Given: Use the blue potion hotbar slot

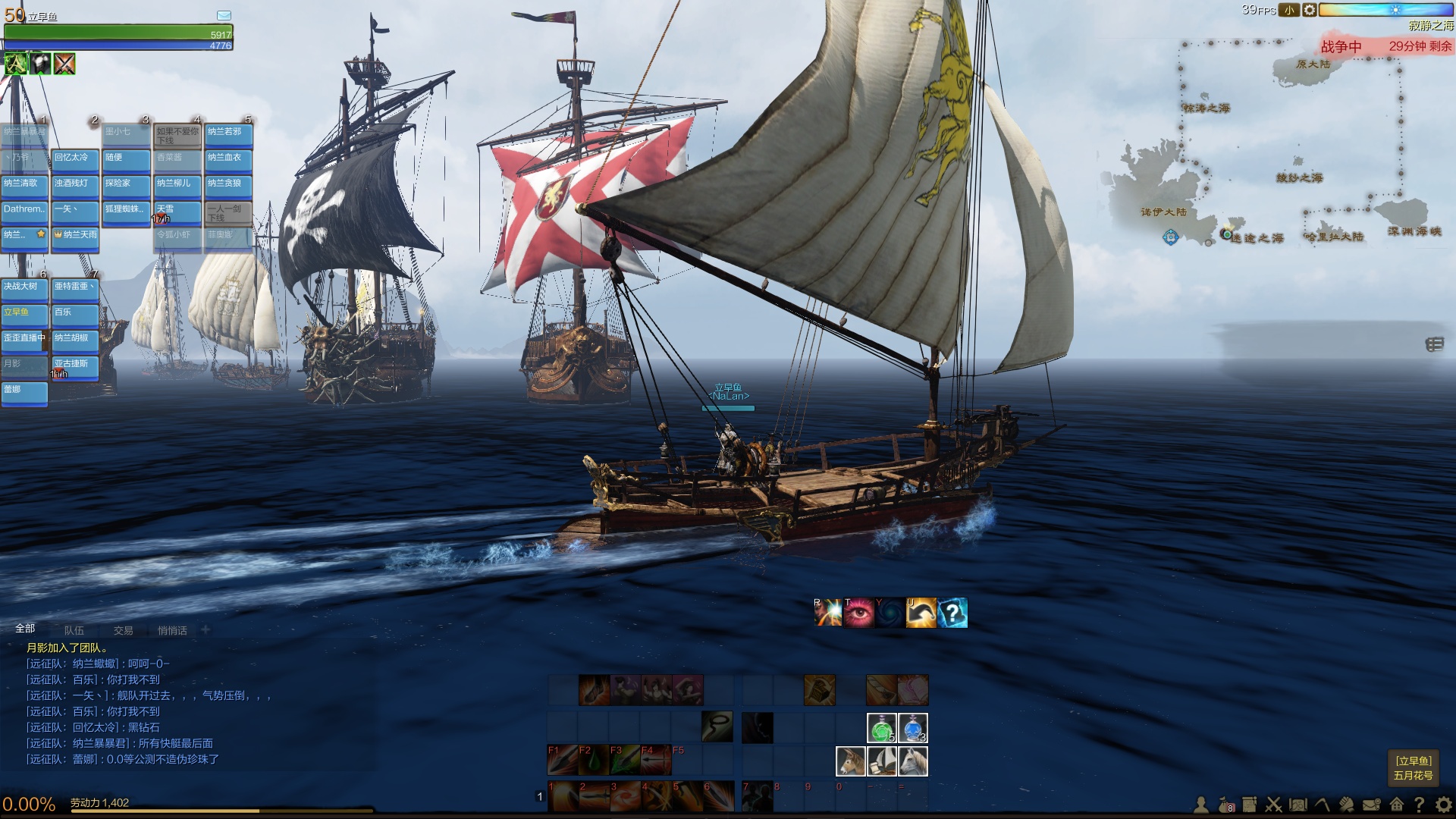Looking at the screenshot, I should click(913, 729).
